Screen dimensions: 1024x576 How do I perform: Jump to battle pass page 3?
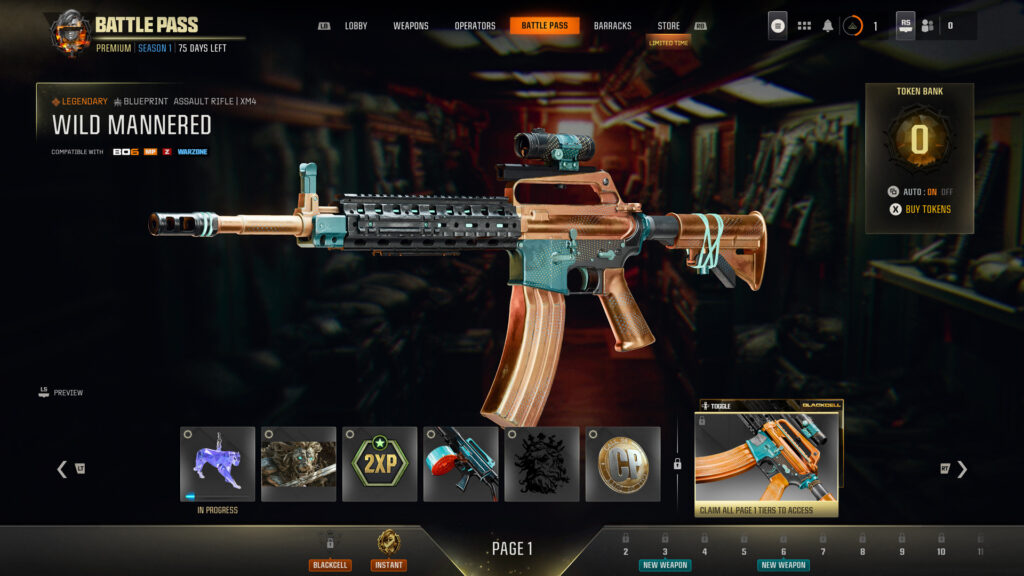click(664, 551)
